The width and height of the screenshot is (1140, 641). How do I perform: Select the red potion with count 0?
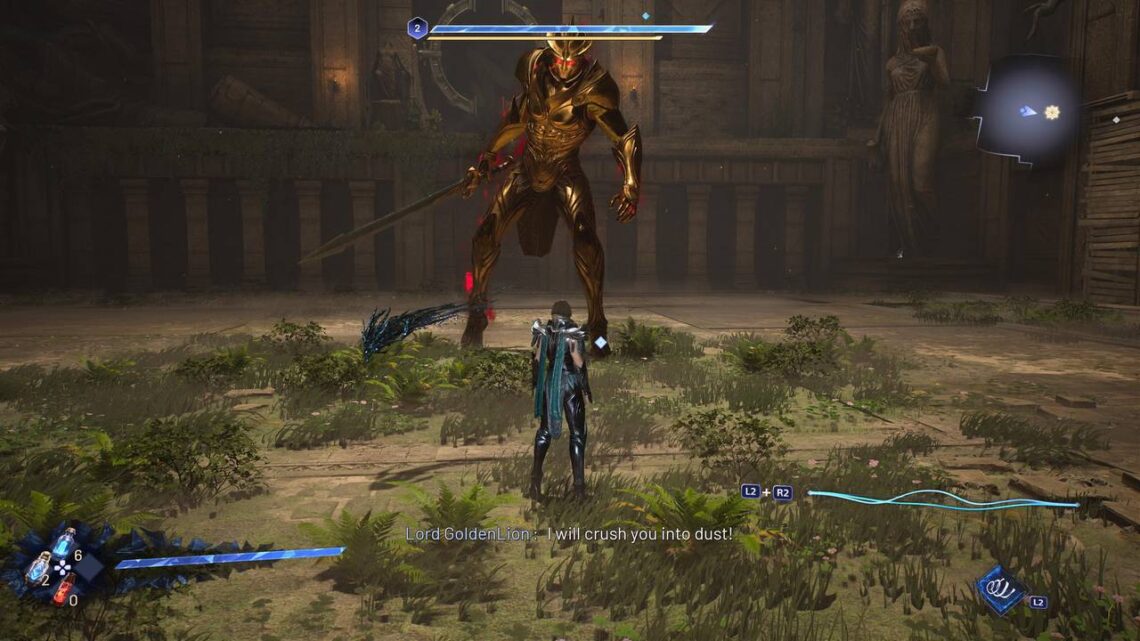click(x=62, y=590)
